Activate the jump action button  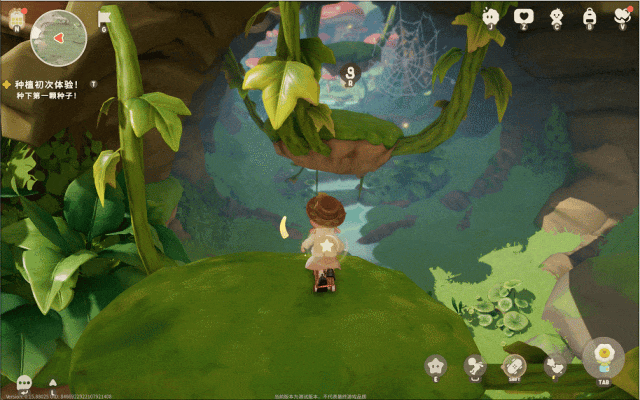(476, 367)
